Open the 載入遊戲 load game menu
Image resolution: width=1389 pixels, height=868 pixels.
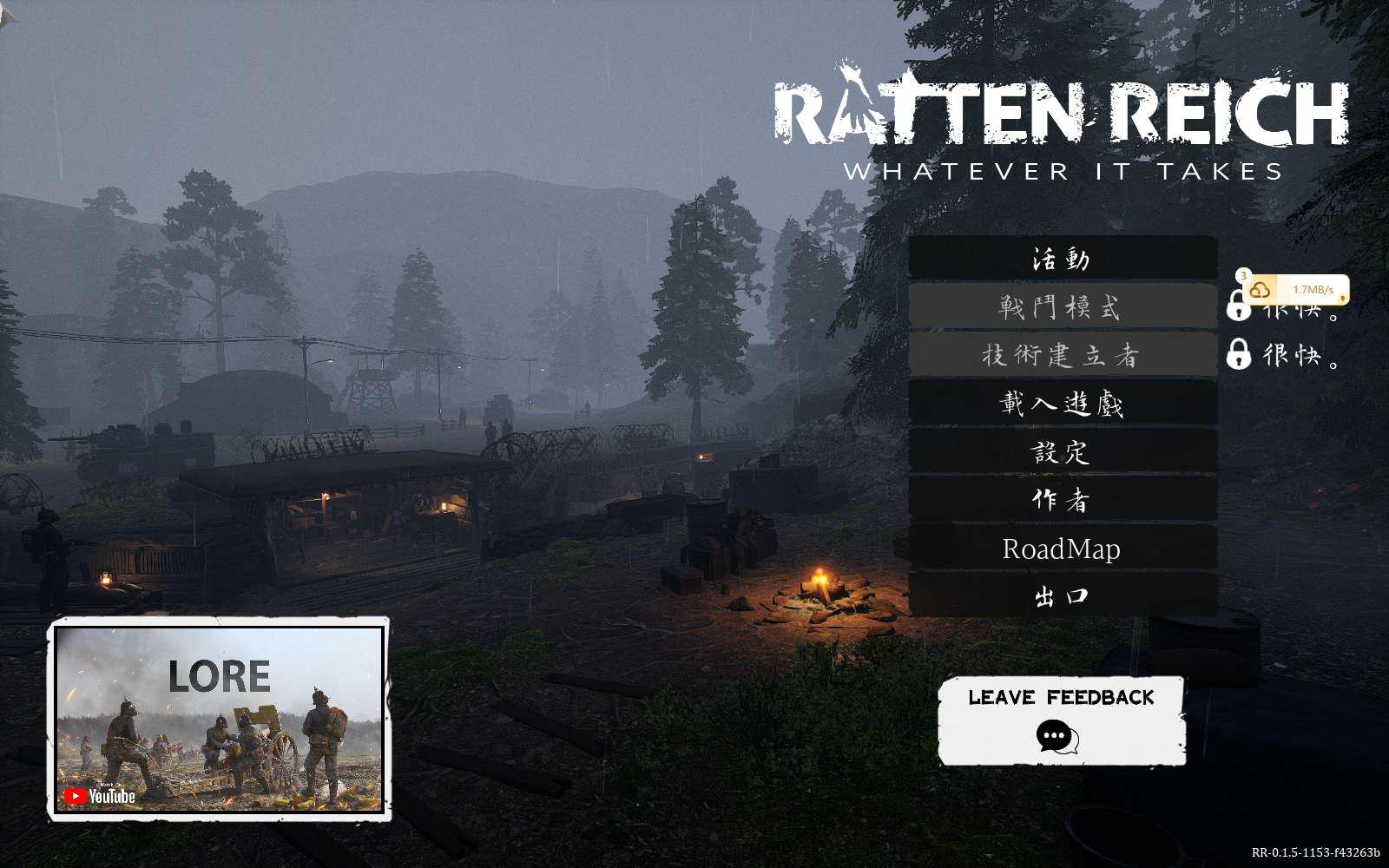(x=1062, y=404)
